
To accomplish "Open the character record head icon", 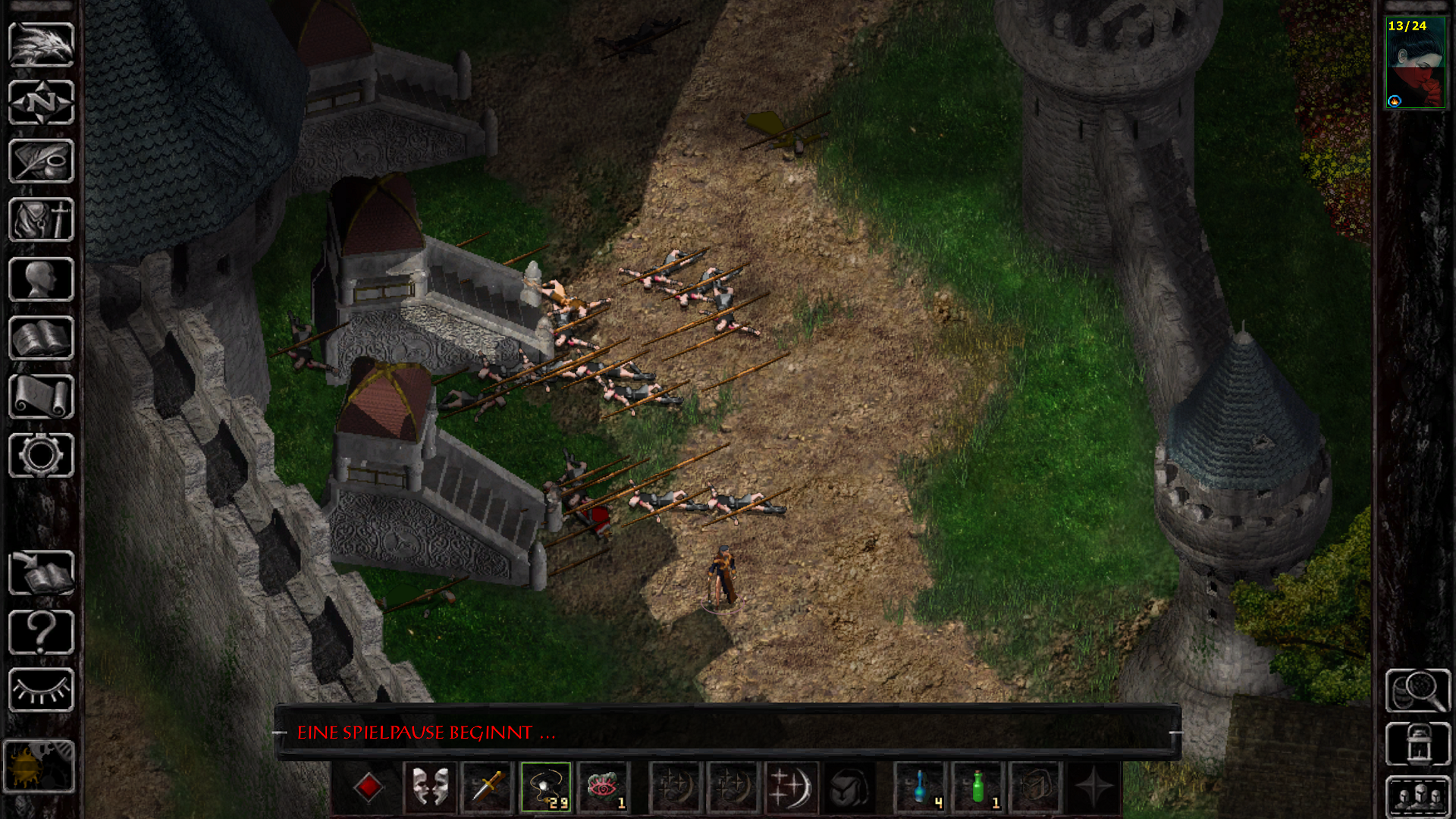I will click(x=41, y=279).
